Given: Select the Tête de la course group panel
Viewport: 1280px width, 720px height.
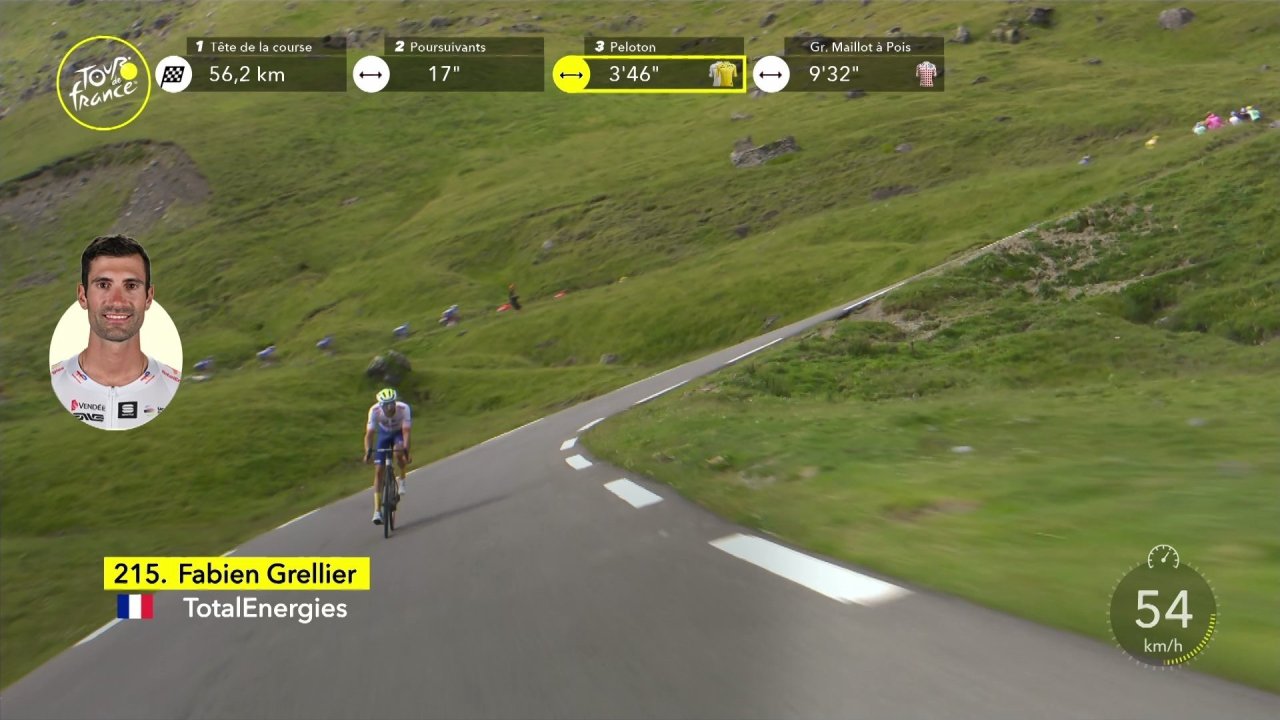Looking at the screenshot, I should (x=265, y=65).
